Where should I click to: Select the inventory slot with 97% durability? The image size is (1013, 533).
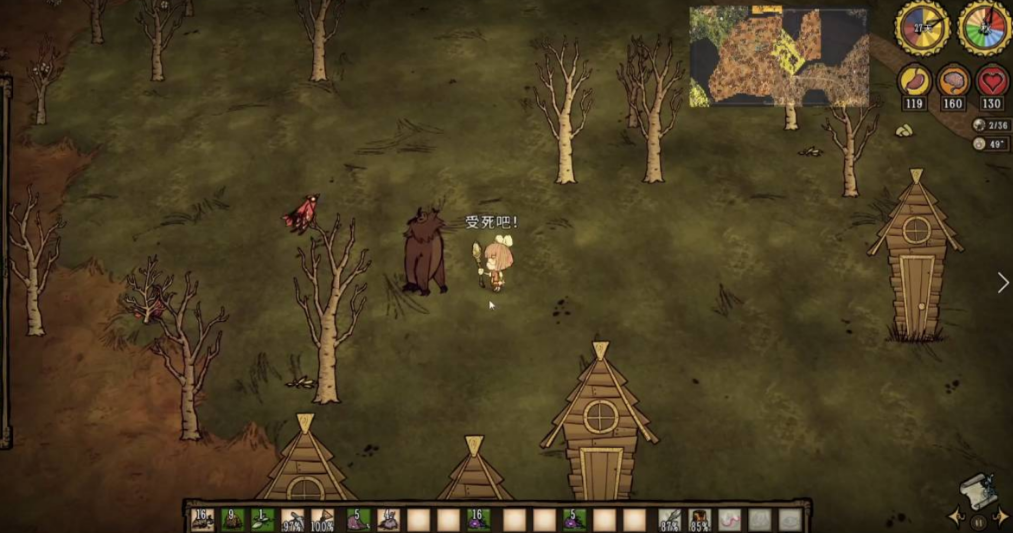pos(293,520)
